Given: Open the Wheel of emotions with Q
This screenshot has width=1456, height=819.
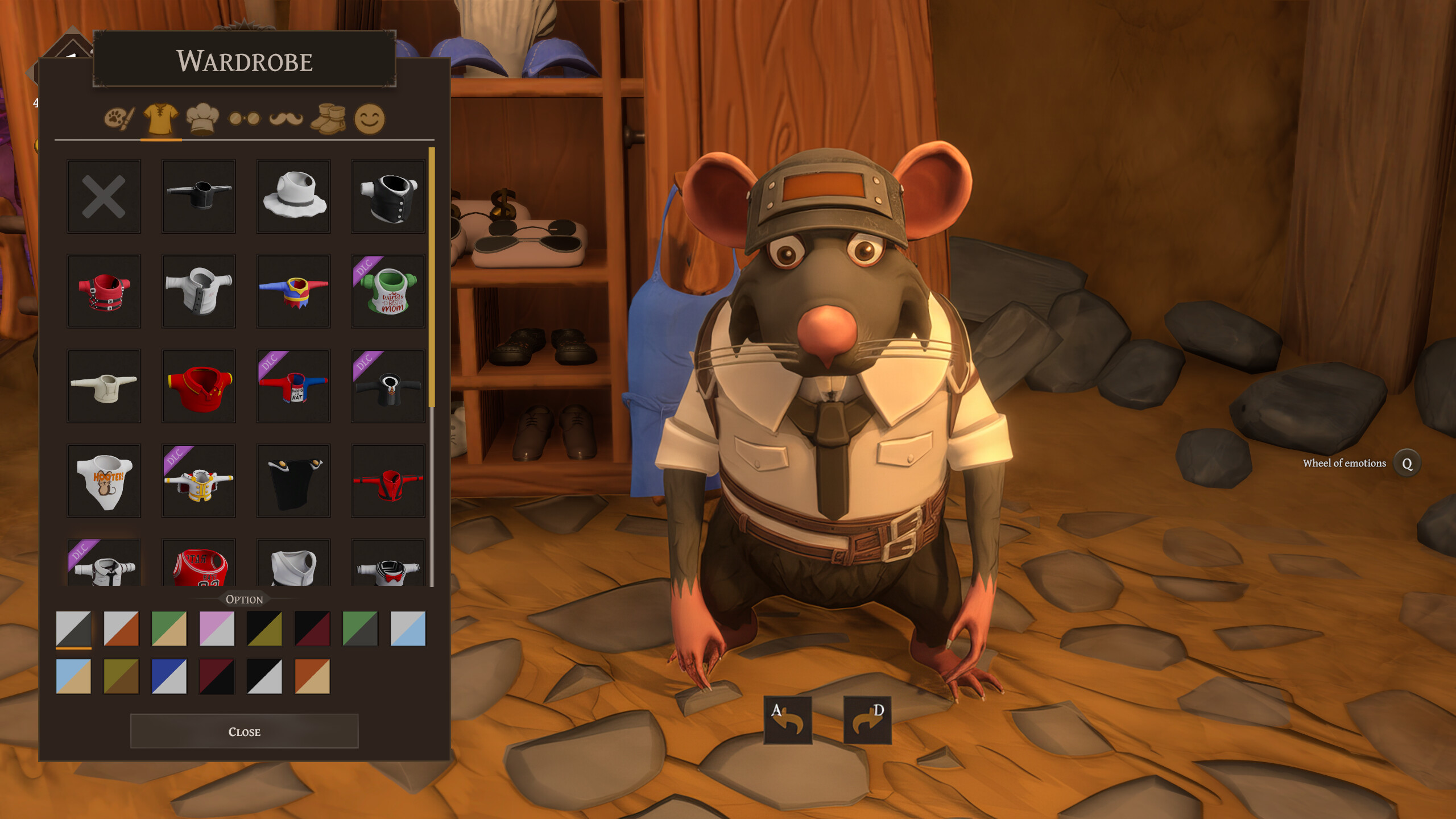Looking at the screenshot, I should point(1405,464).
